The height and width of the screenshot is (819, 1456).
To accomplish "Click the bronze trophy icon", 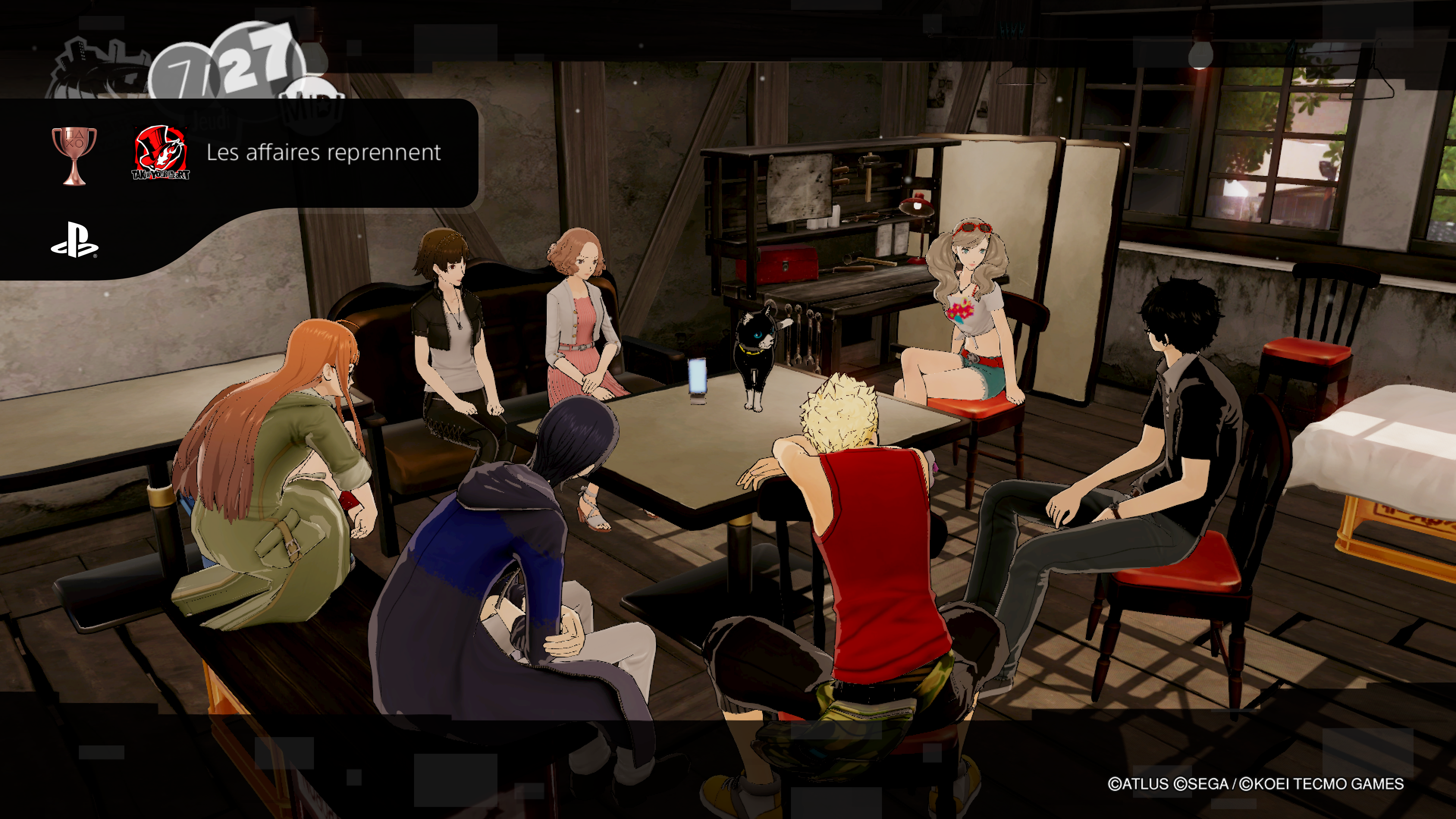I will click(74, 155).
